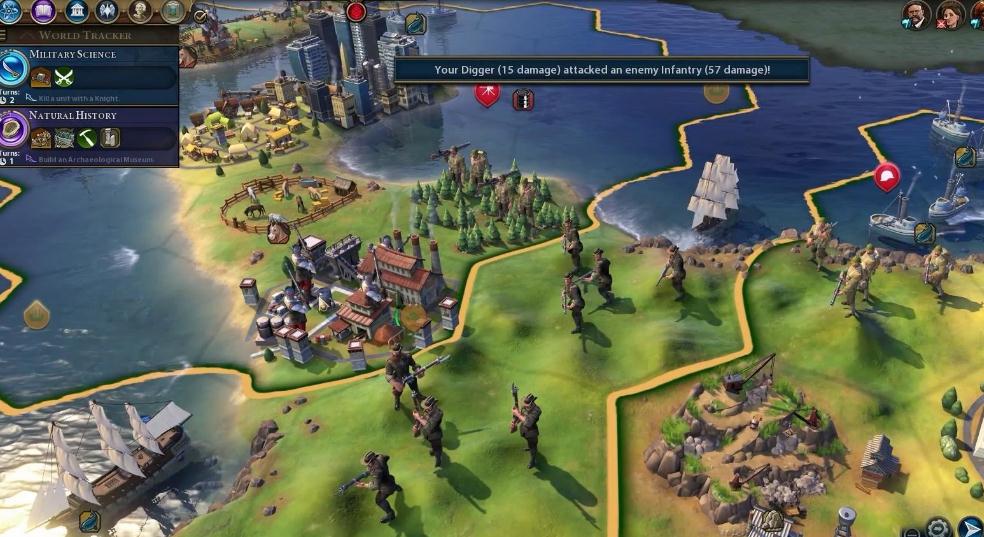Toggle the World Tracker checkmark button
984x537 pixels.
point(199,15)
